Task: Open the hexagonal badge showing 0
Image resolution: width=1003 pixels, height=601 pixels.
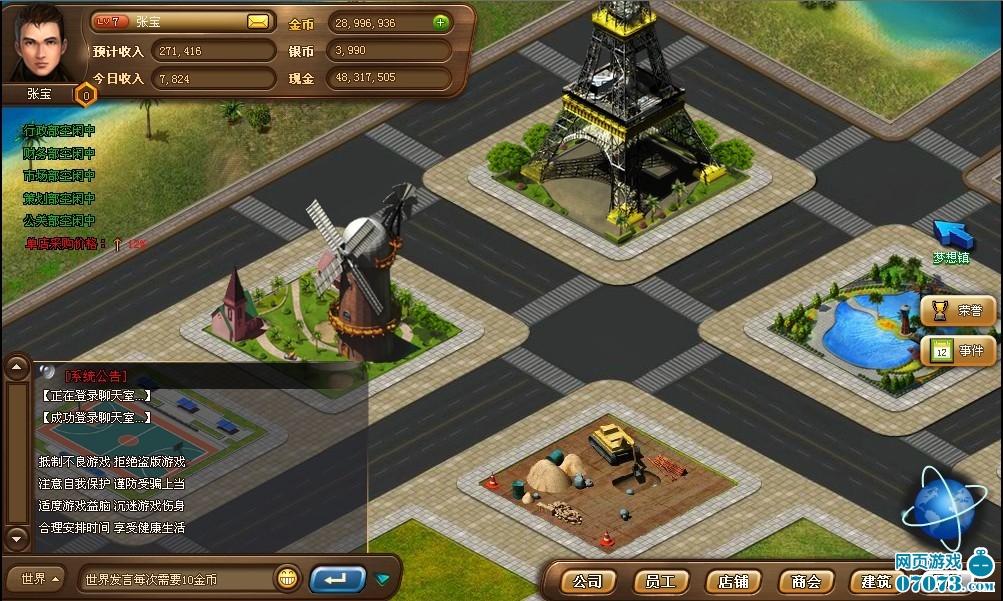Action: (86, 95)
